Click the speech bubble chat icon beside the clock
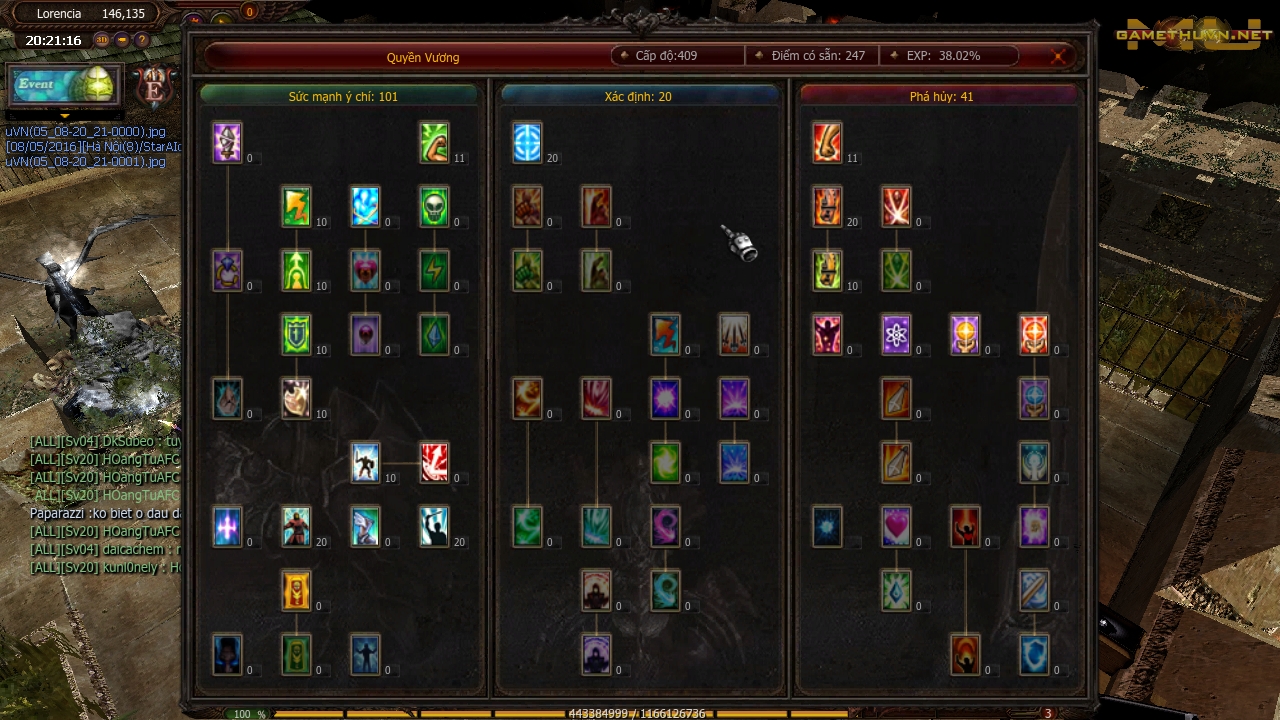1280x720 pixels. point(121,40)
